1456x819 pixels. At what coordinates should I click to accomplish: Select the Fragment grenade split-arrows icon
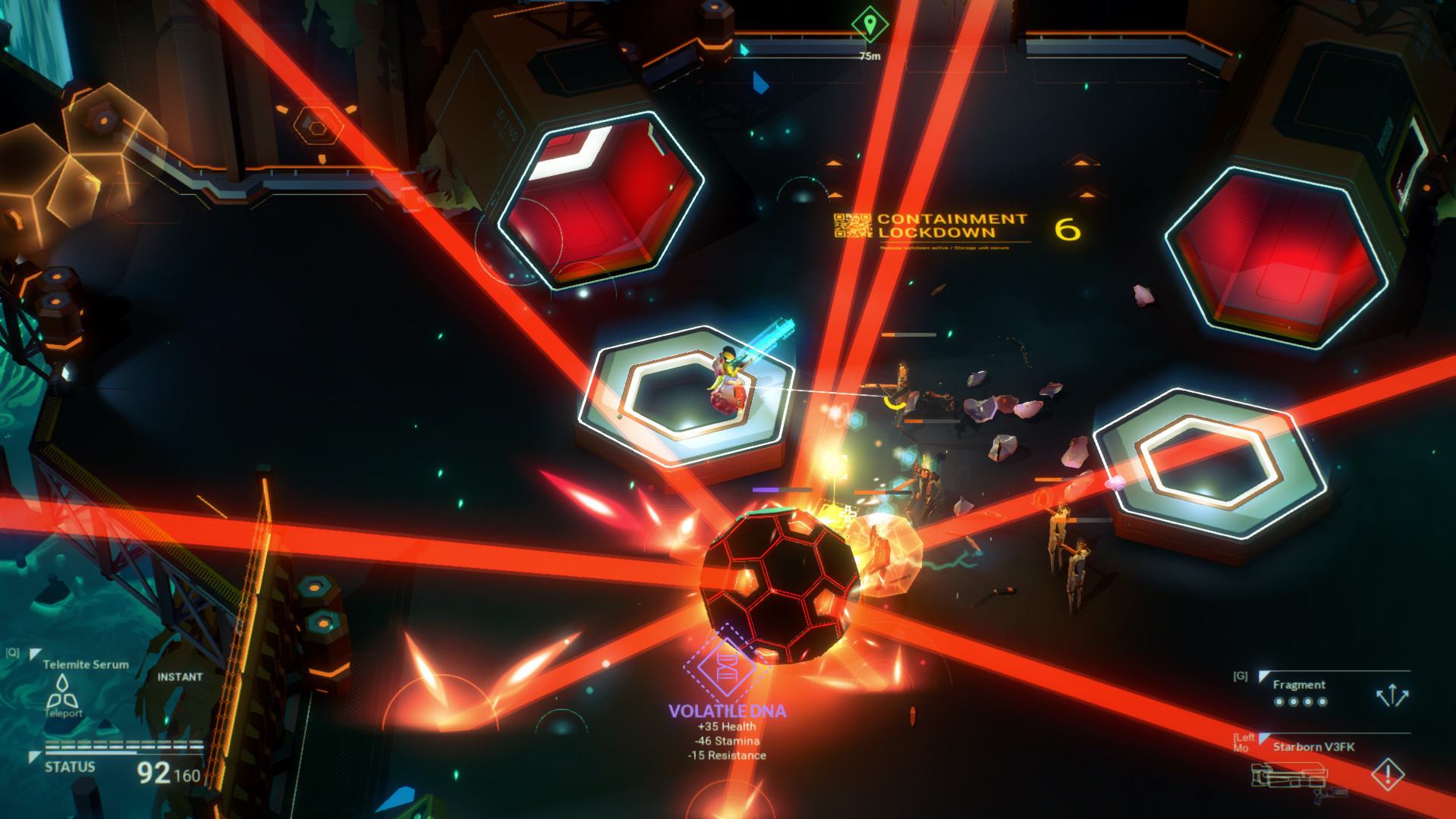coord(1392,695)
